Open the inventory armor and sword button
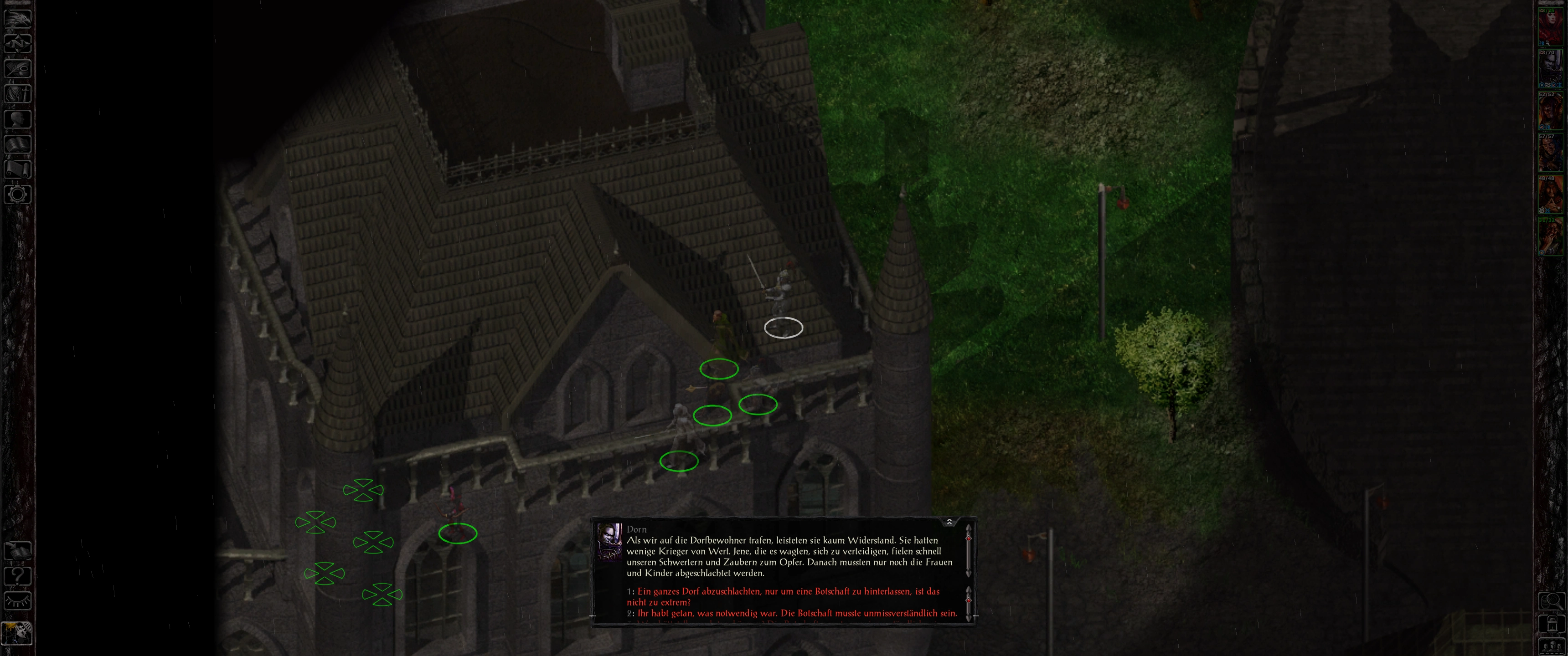This screenshot has height=656, width=1568. coord(17,94)
